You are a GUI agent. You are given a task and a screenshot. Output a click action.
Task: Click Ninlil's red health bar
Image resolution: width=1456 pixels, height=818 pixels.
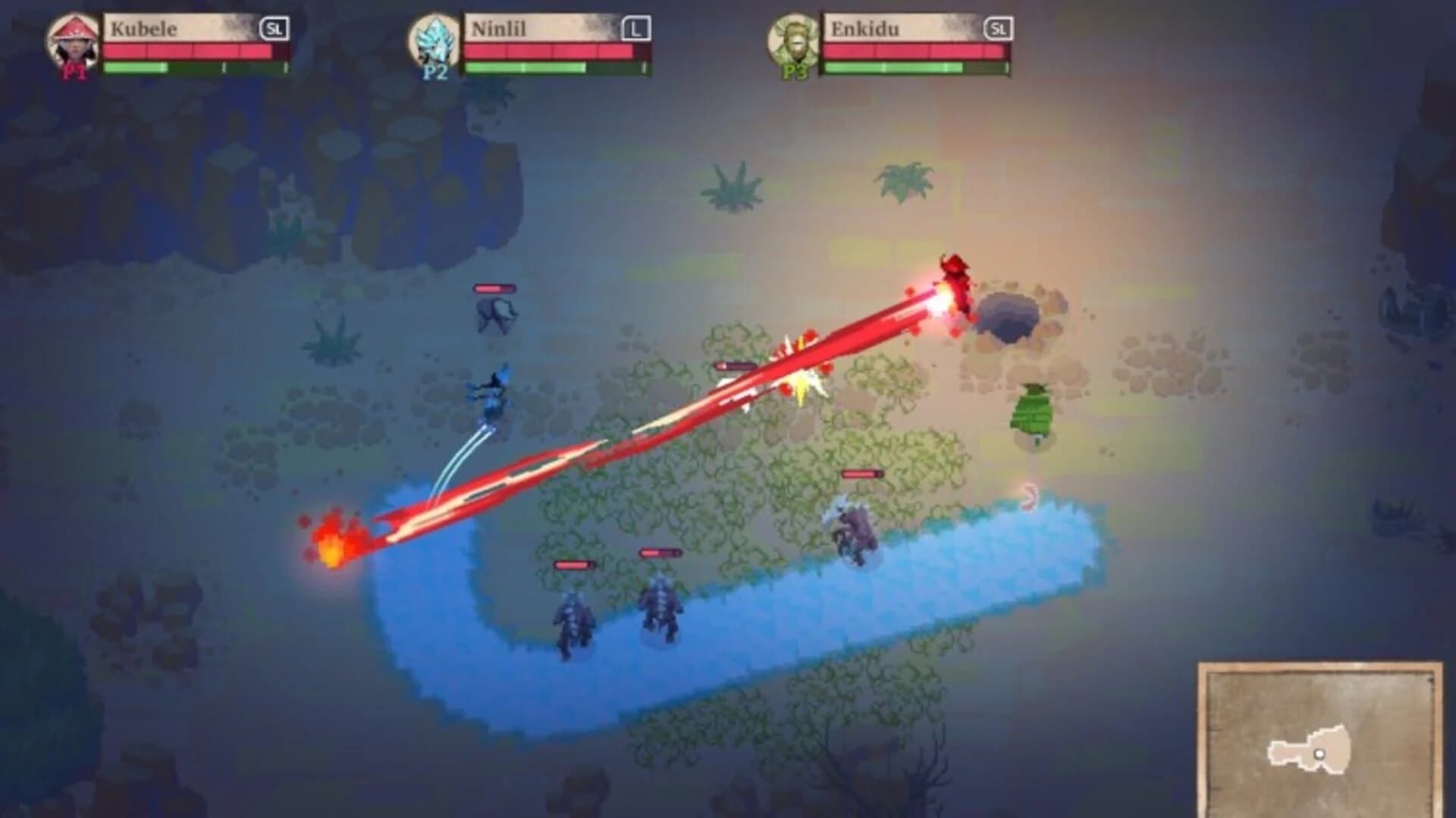[546, 52]
